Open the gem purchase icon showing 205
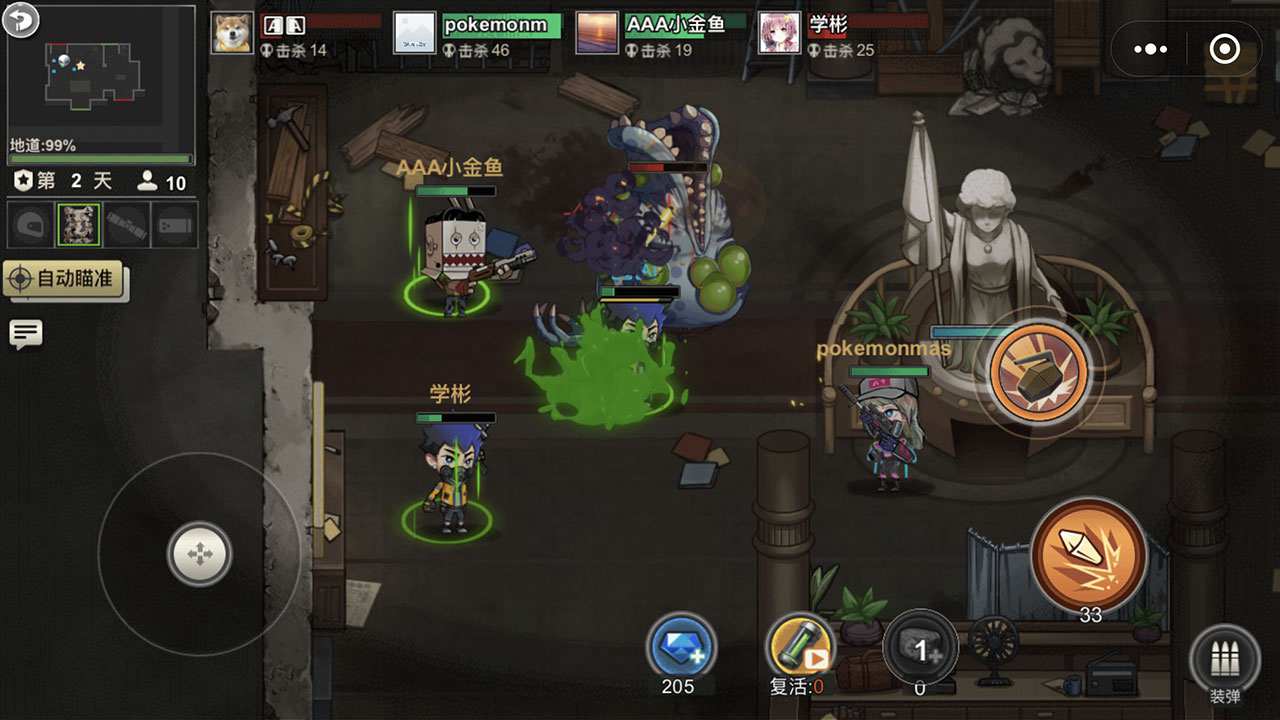The width and height of the screenshot is (1280, 720). tap(680, 650)
